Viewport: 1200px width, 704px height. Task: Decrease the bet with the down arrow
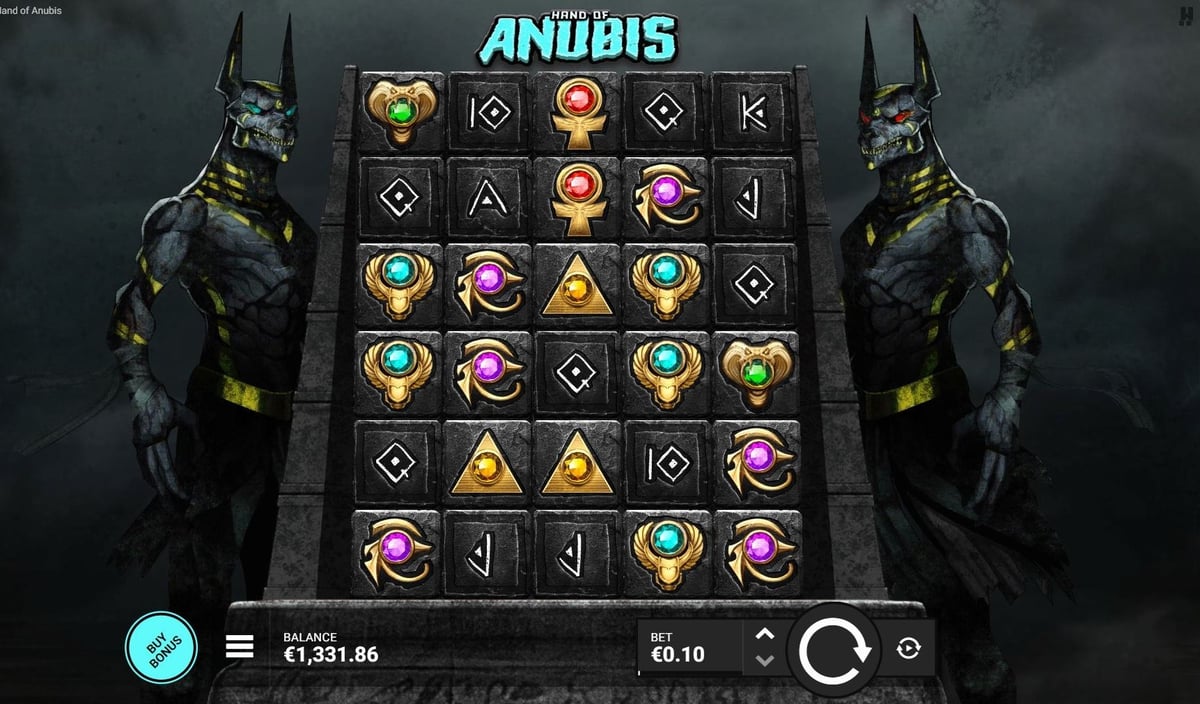764,660
